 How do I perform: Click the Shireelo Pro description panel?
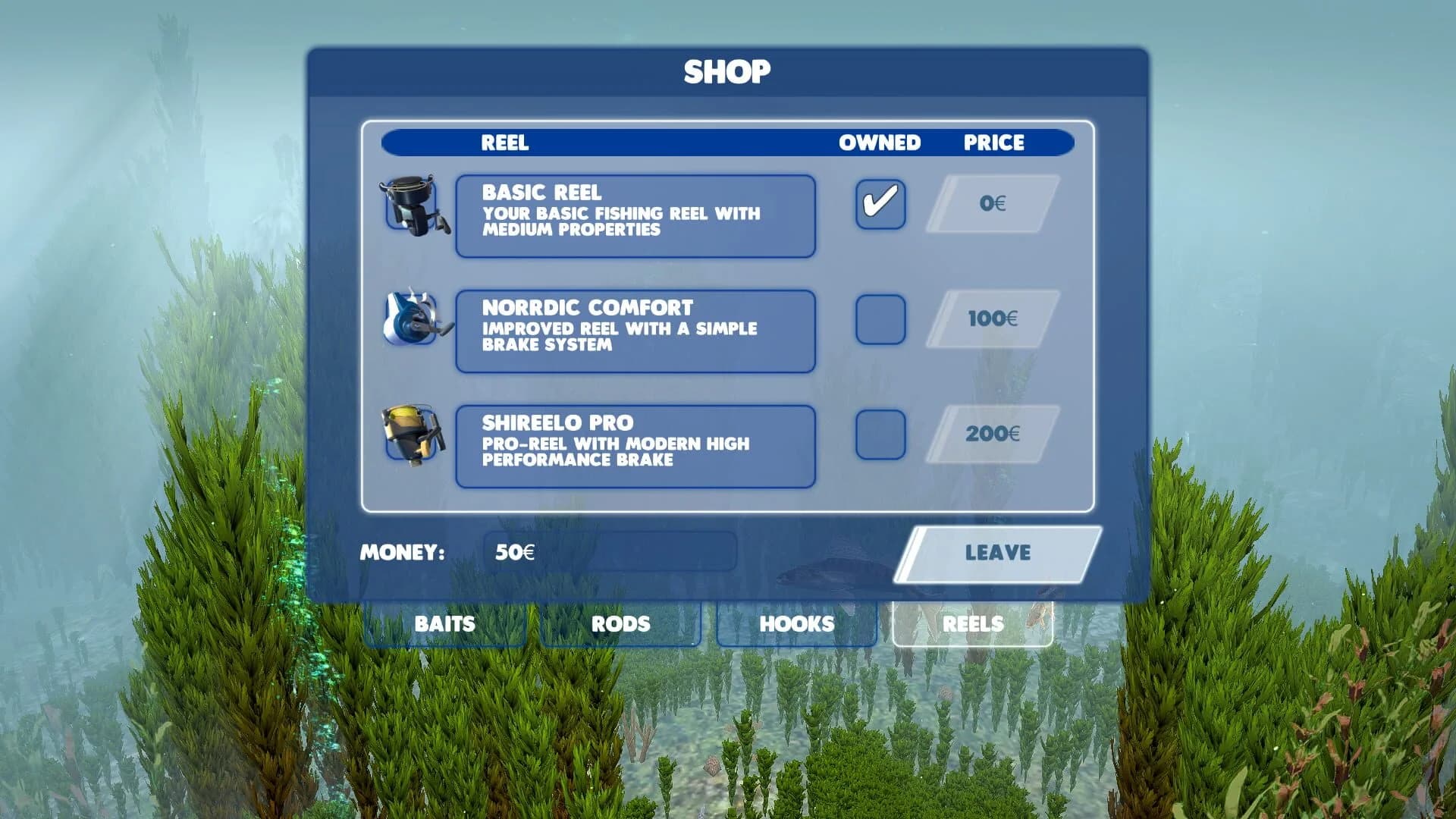tap(635, 444)
